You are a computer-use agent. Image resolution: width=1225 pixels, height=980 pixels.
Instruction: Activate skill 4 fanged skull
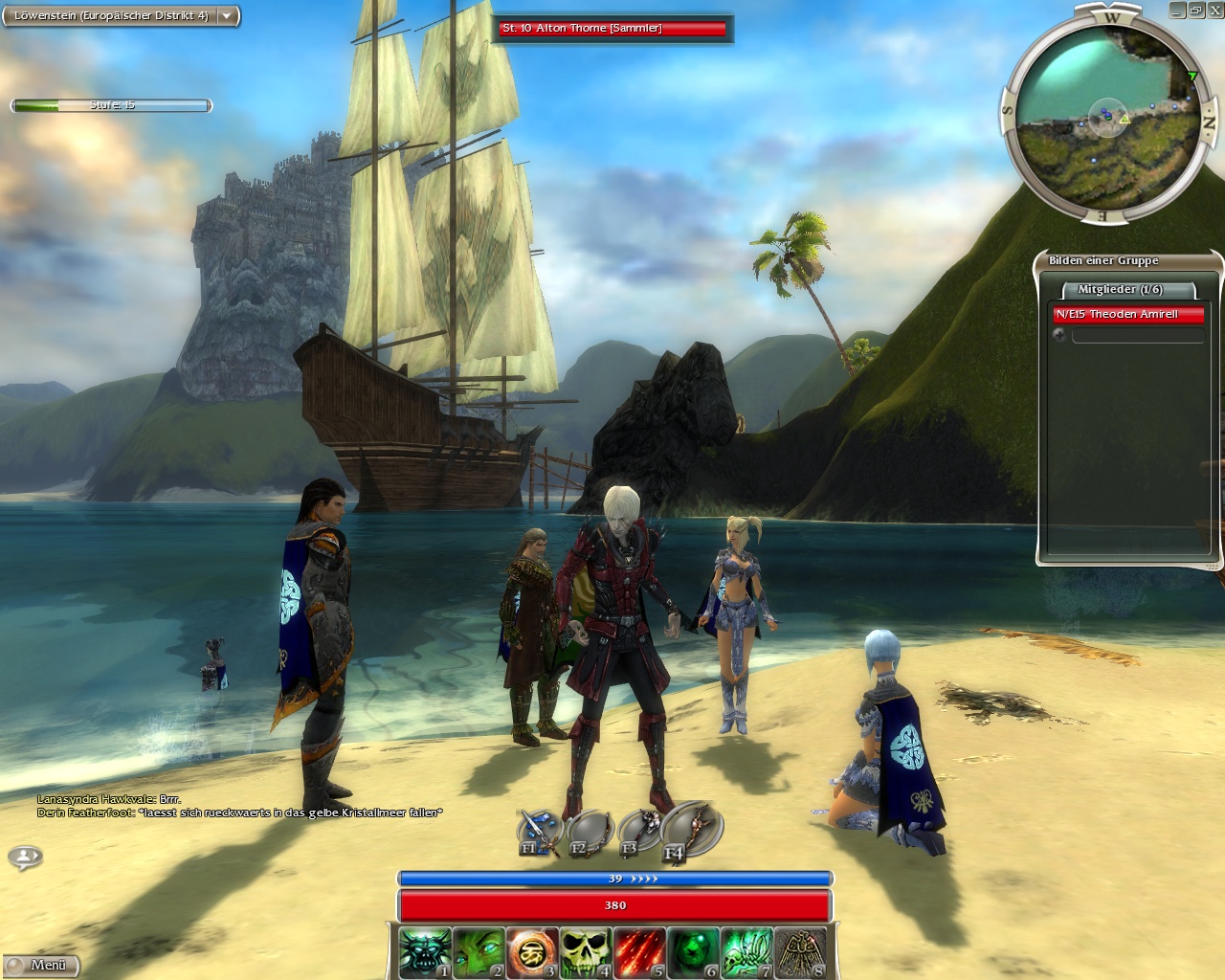pyautogui.click(x=585, y=952)
